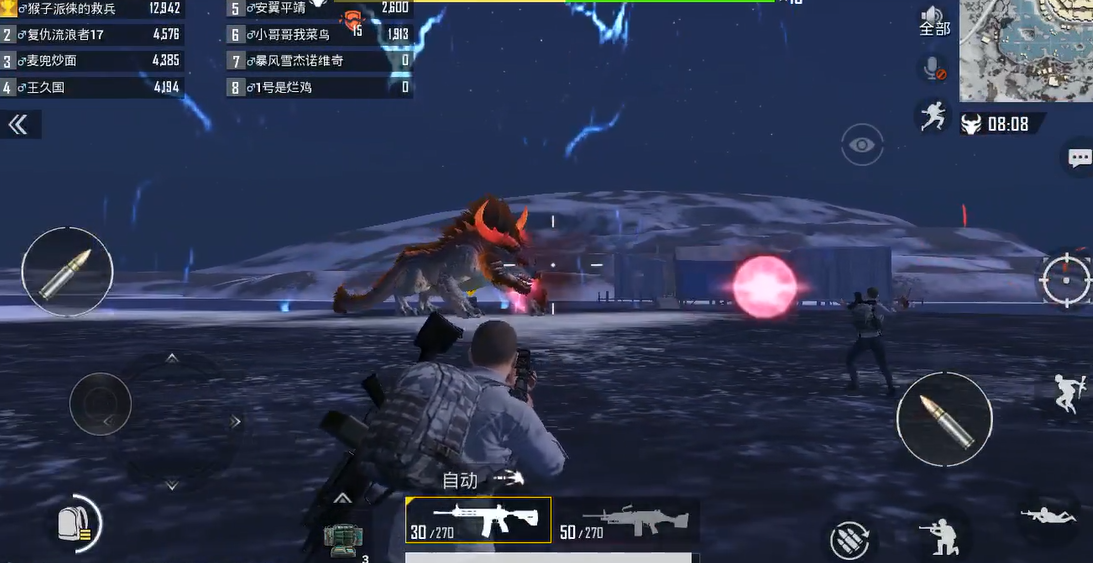Toggle the sprint running-man icon
1093x563 pixels.
tap(932, 116)
